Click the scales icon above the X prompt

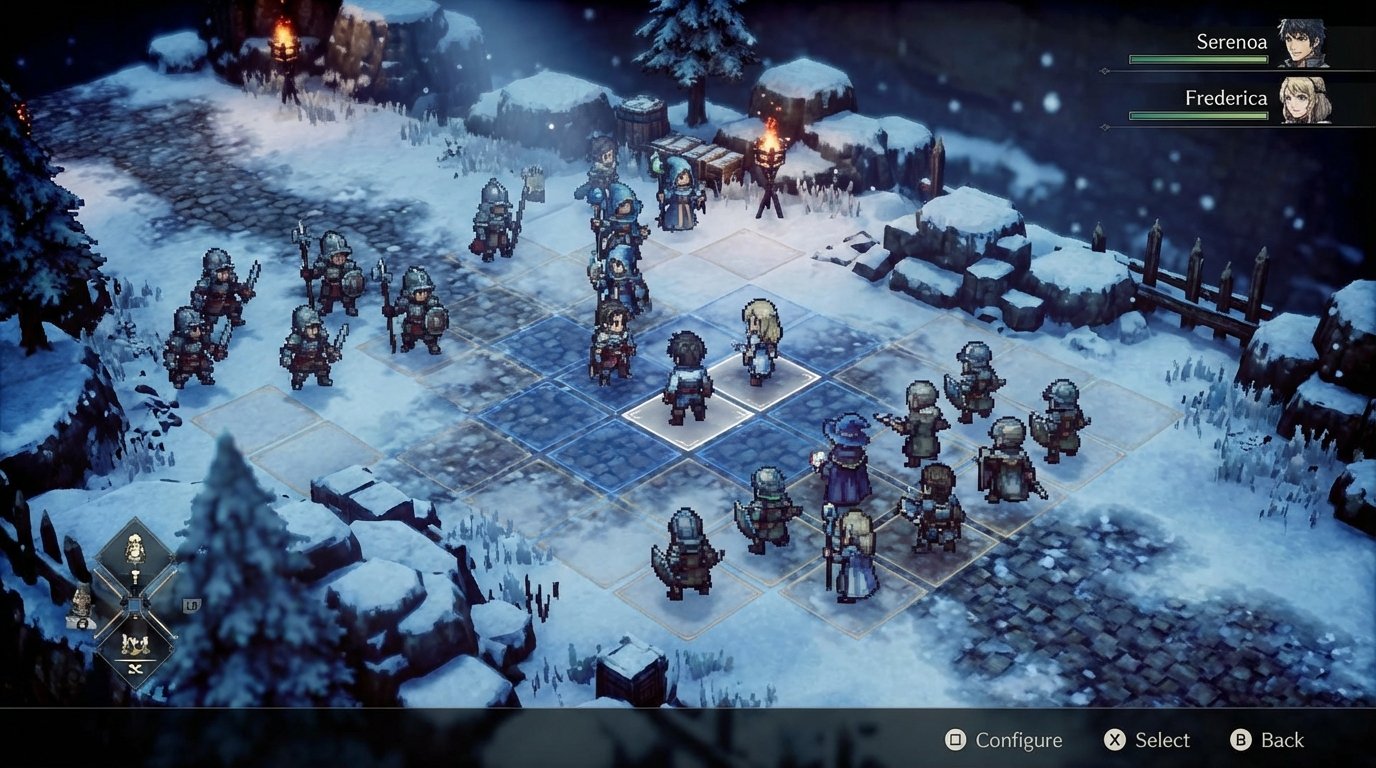coord(134,644)
